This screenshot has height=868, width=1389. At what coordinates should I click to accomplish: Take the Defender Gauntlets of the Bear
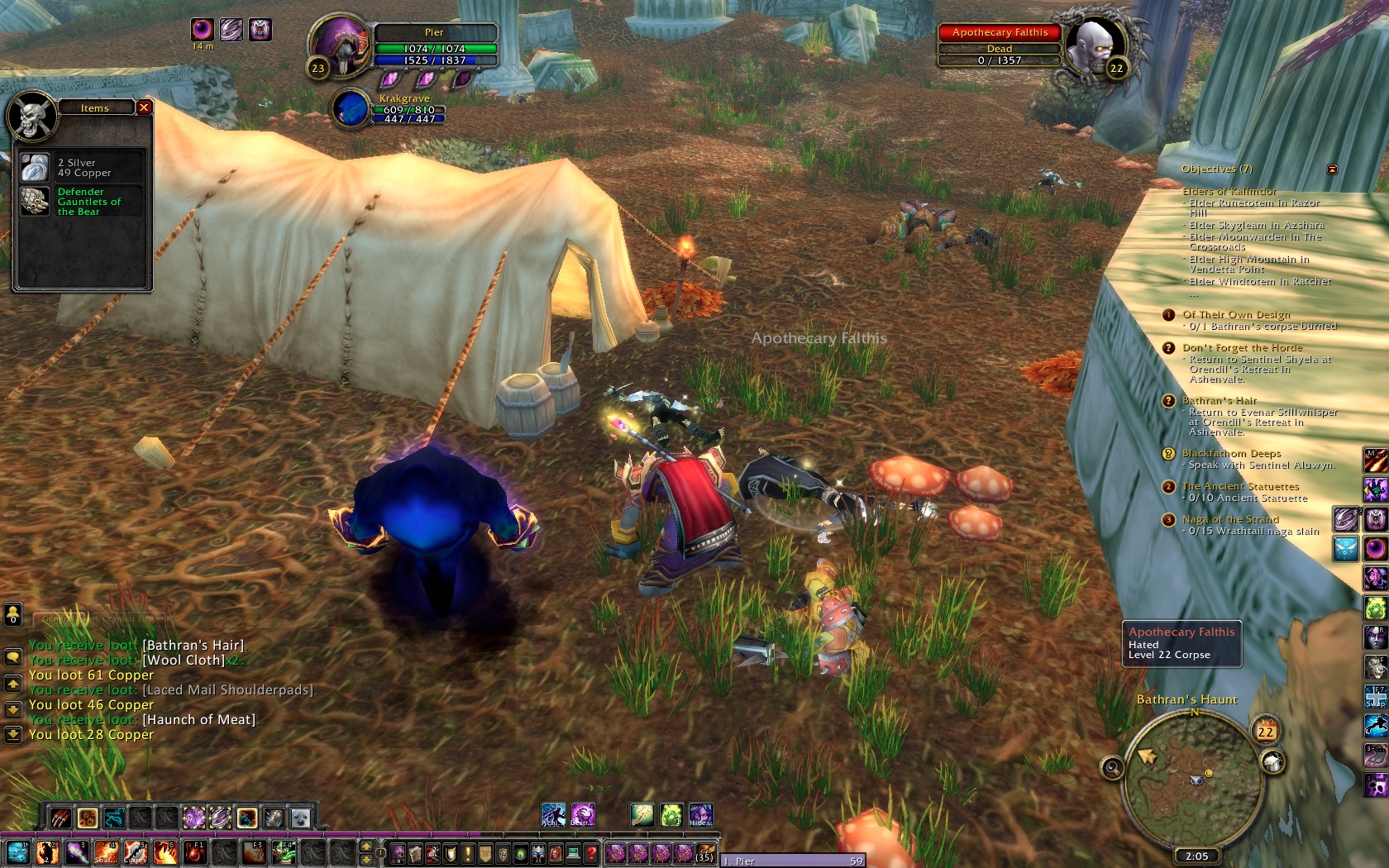click(36, 201)
